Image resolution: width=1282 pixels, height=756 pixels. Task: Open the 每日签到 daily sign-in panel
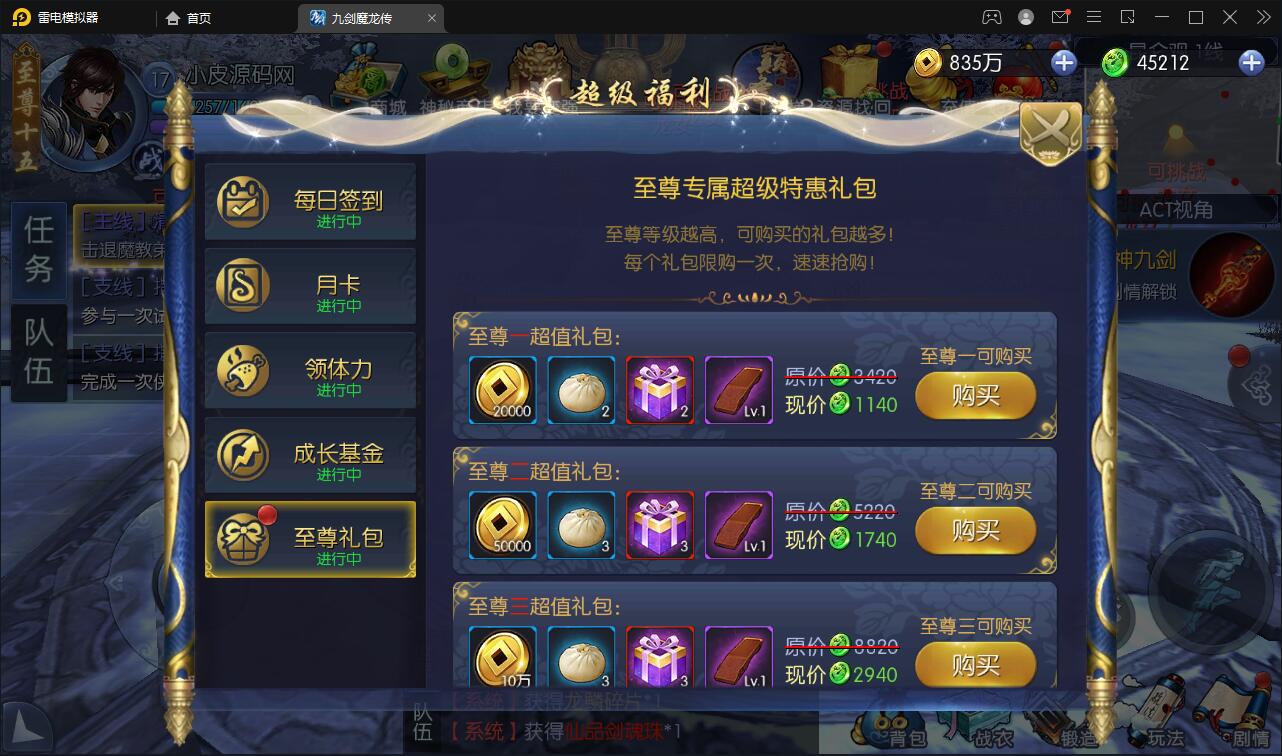click(310, 201)
